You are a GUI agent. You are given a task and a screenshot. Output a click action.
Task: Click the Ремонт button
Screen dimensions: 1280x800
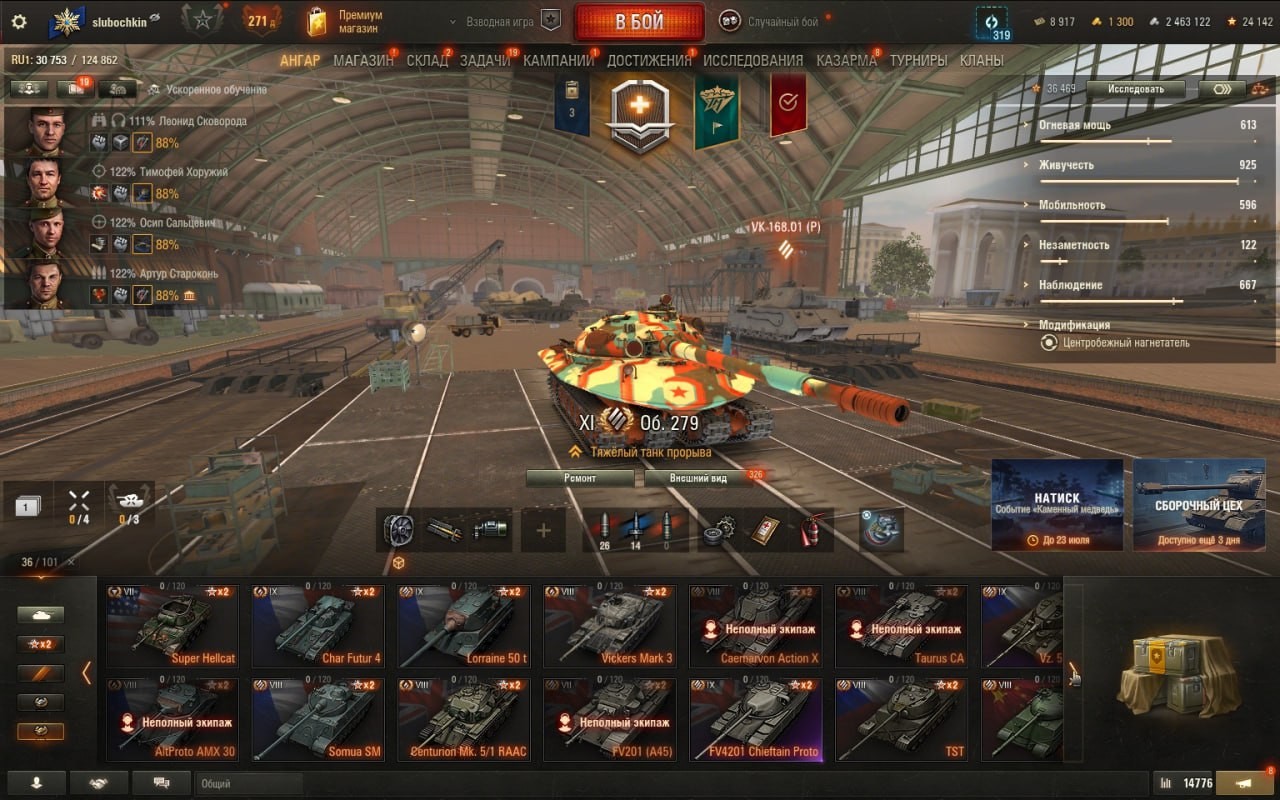[x=580, y=478]
